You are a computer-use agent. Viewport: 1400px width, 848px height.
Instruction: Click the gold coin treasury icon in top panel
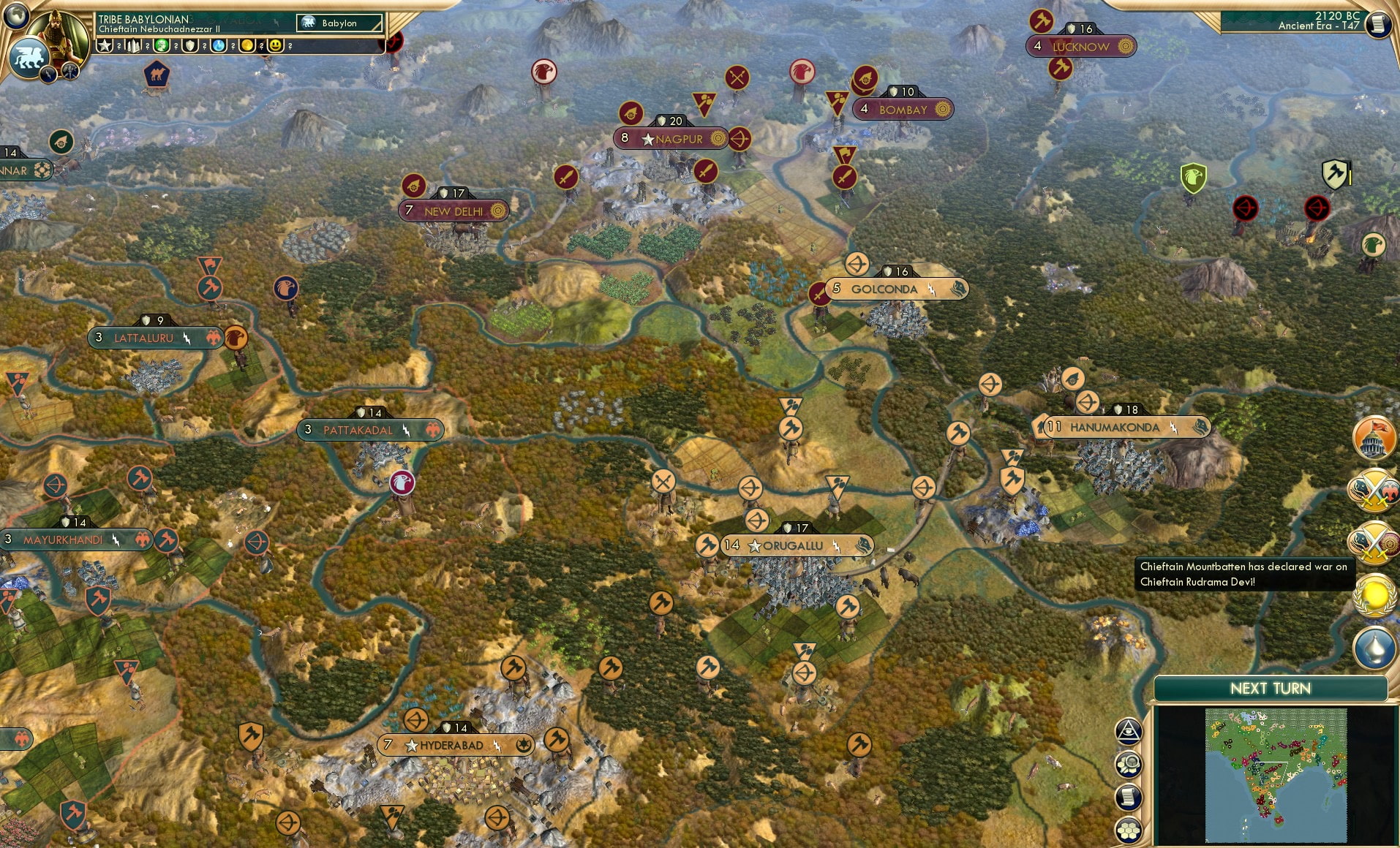pos(246,45)
